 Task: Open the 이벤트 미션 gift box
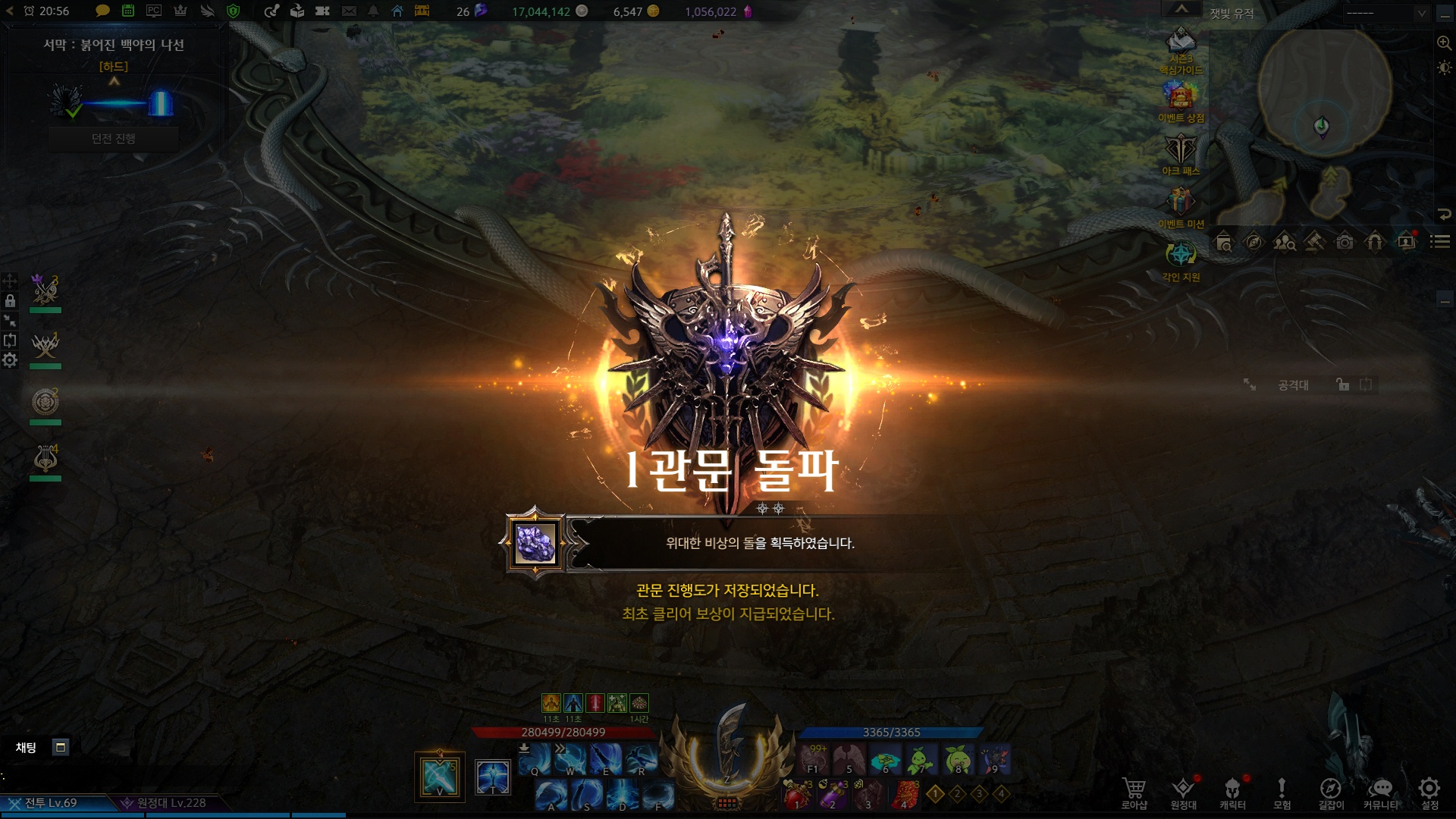[1180, 202]
